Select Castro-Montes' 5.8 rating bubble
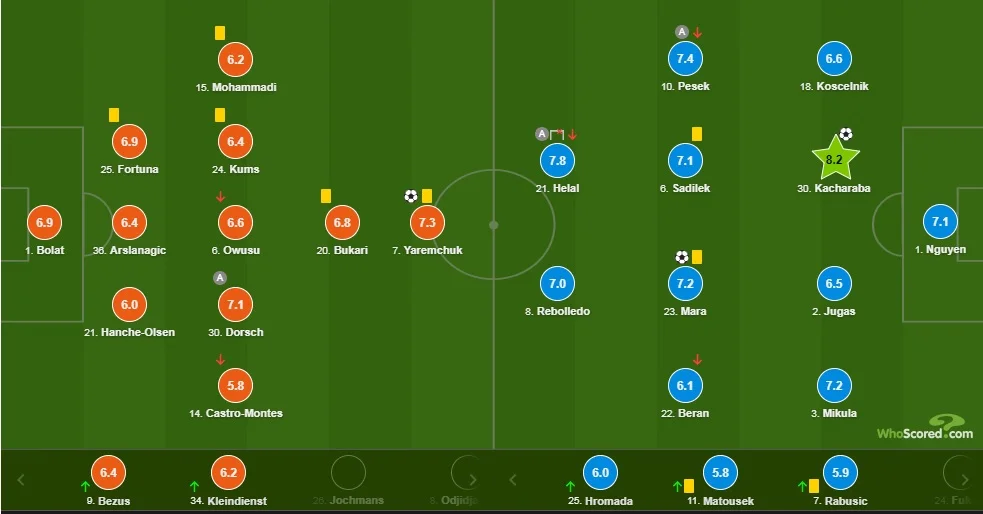The height and width of the screenshot is (514, 983). (236, 385)
